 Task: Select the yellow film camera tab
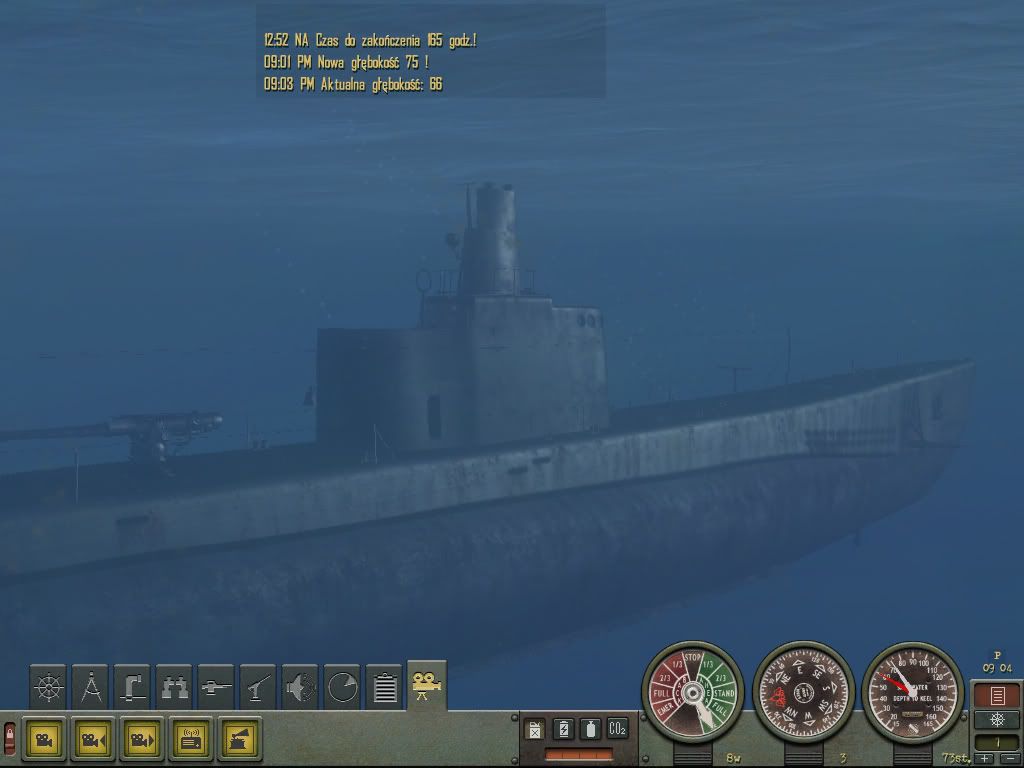click(427, 685)
